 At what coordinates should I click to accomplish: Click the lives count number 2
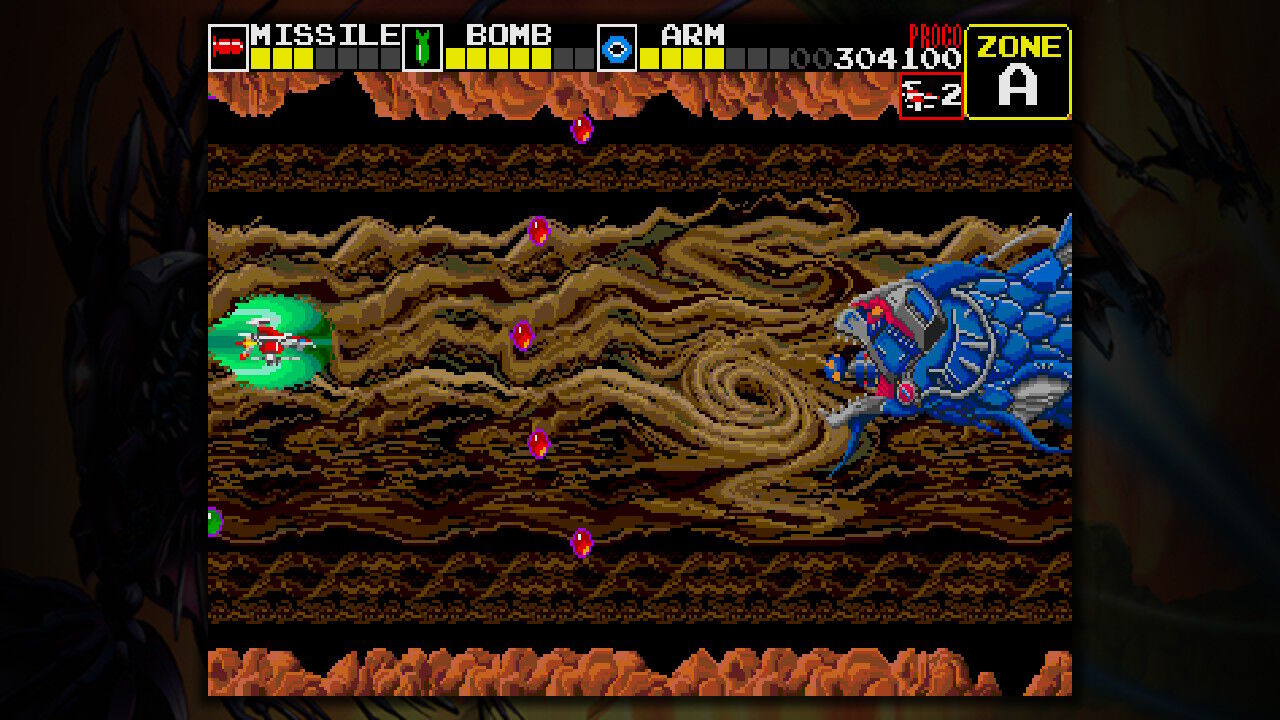952,97
